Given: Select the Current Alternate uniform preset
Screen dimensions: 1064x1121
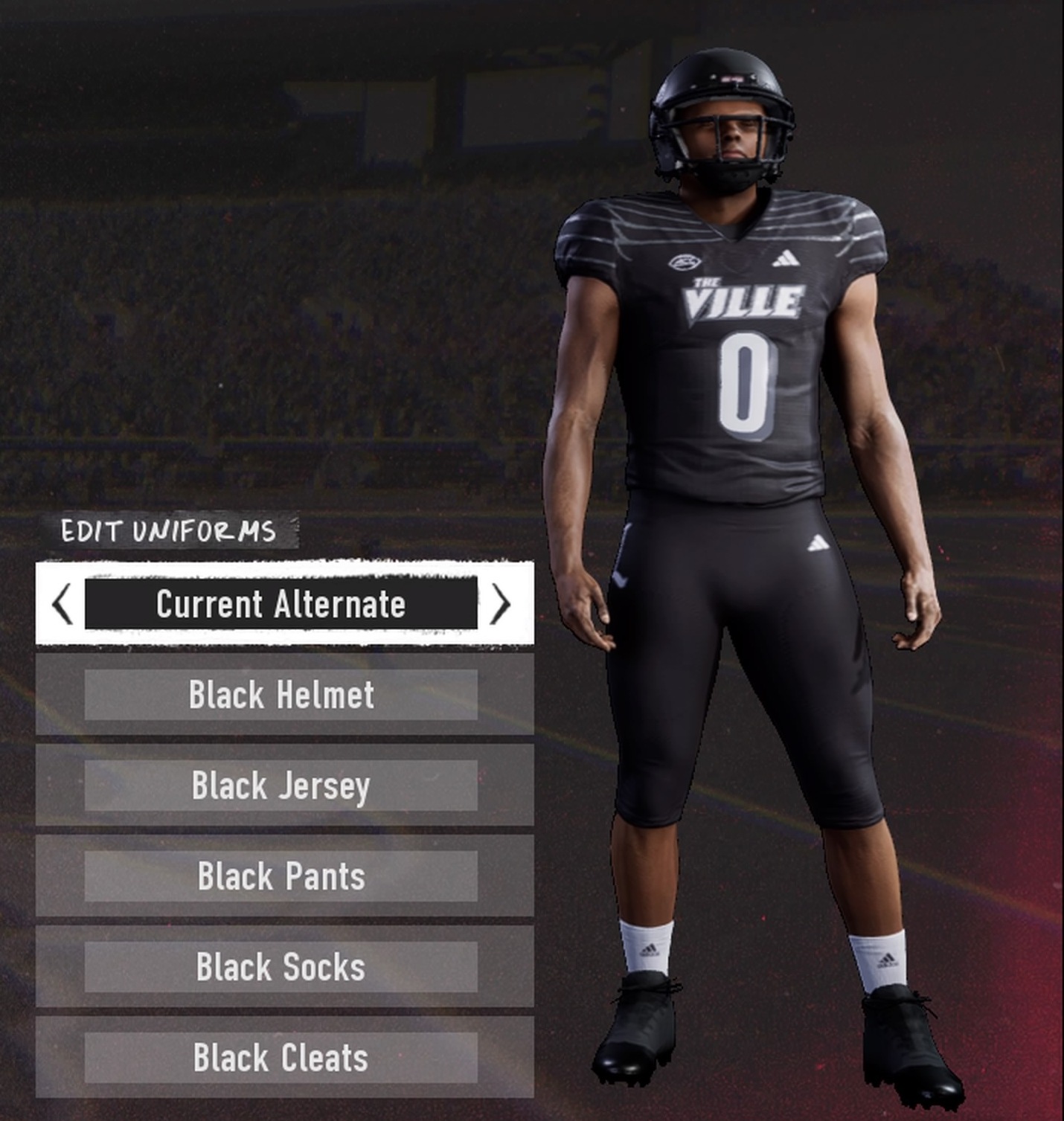Looking at the screenshot, I should 281,603.
